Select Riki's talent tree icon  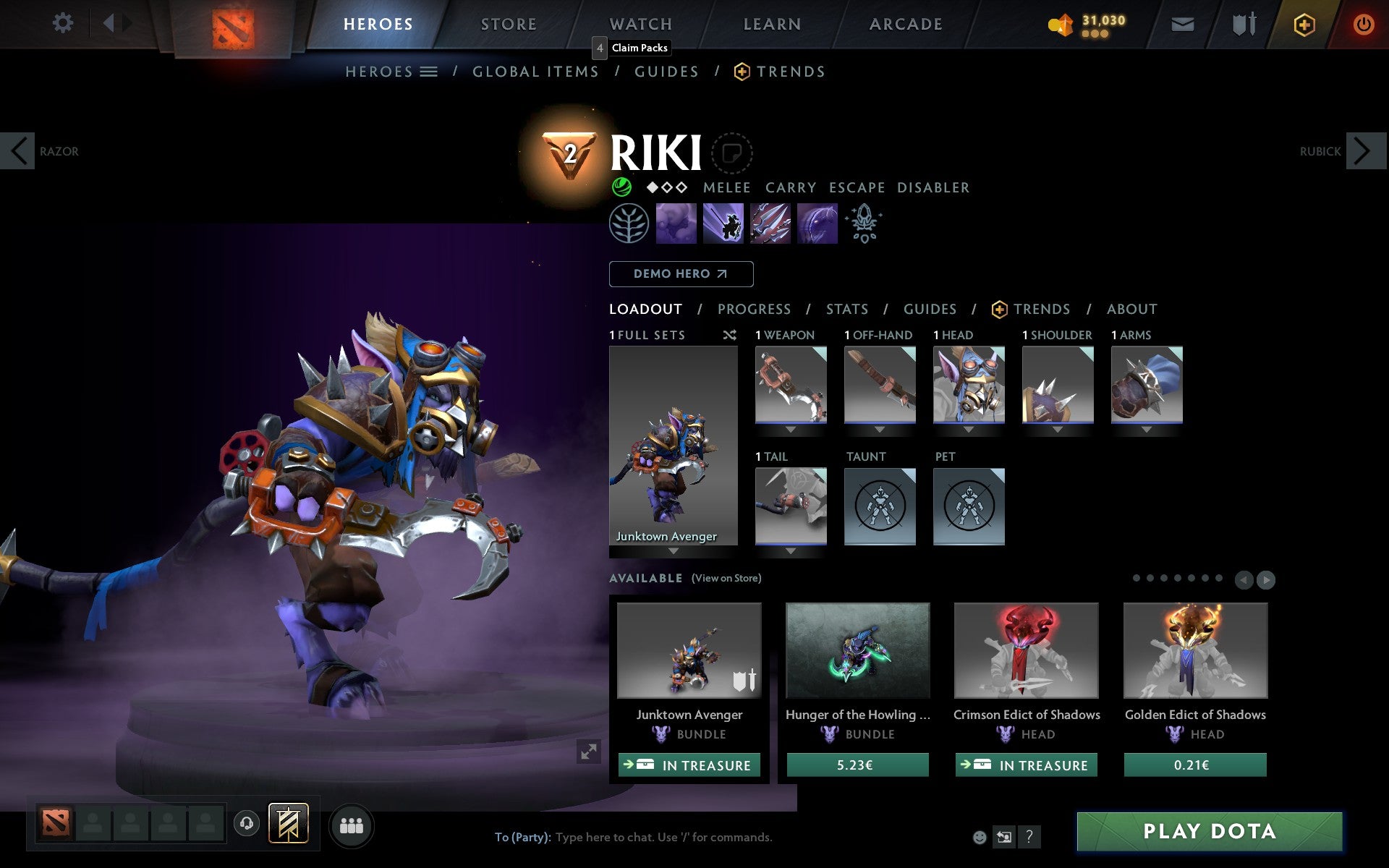point(628,224)
